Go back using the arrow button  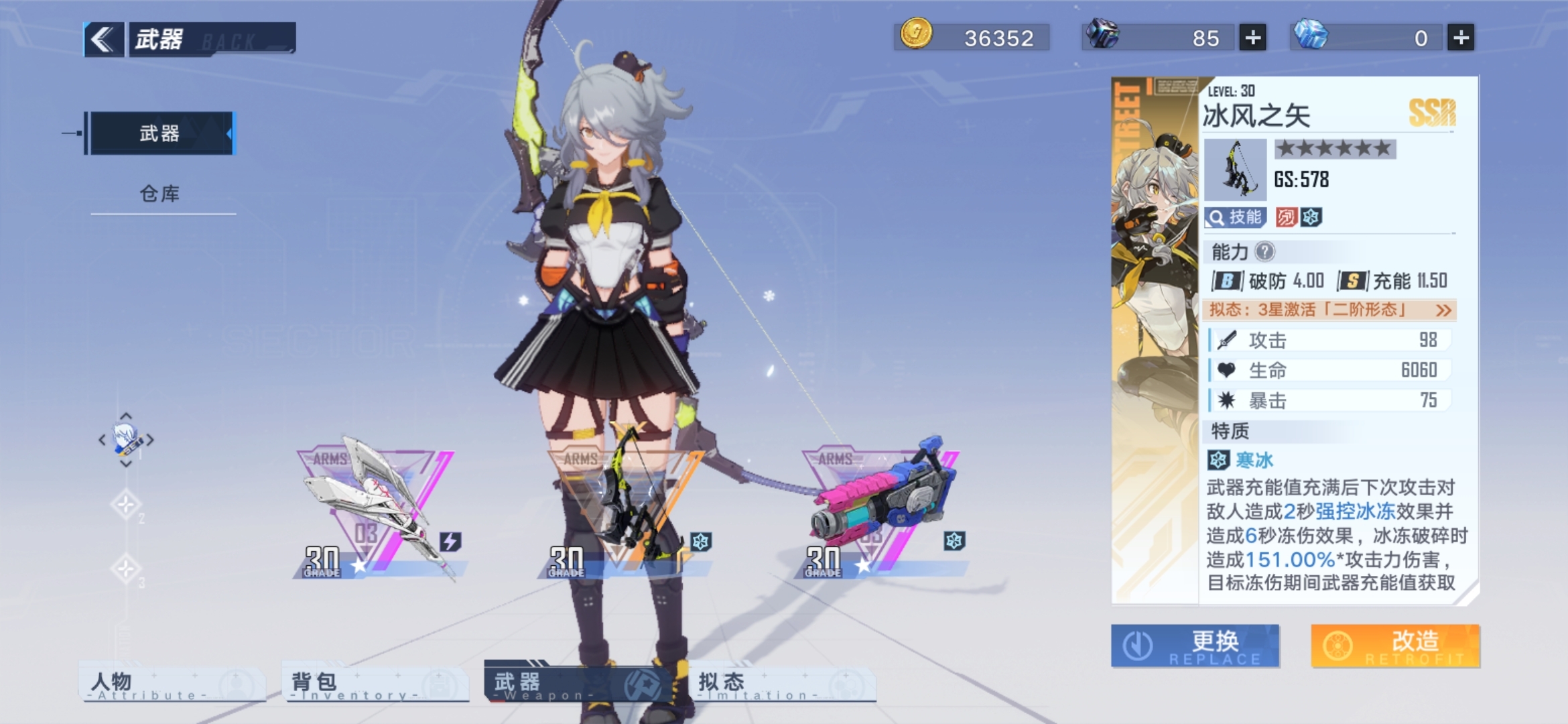[x=103, y=40]
